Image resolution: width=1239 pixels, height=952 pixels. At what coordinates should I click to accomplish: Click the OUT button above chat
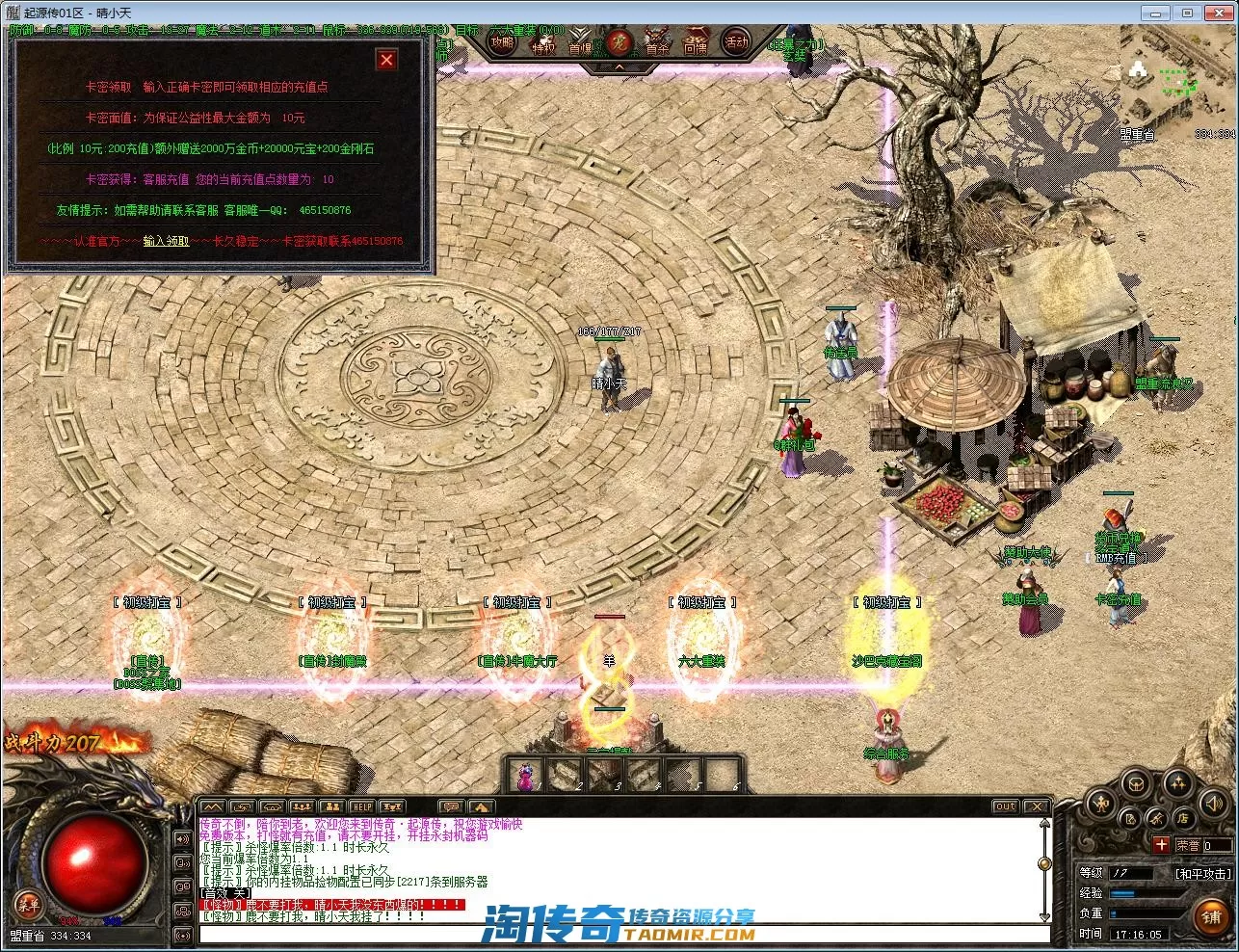pos(1005,806)
